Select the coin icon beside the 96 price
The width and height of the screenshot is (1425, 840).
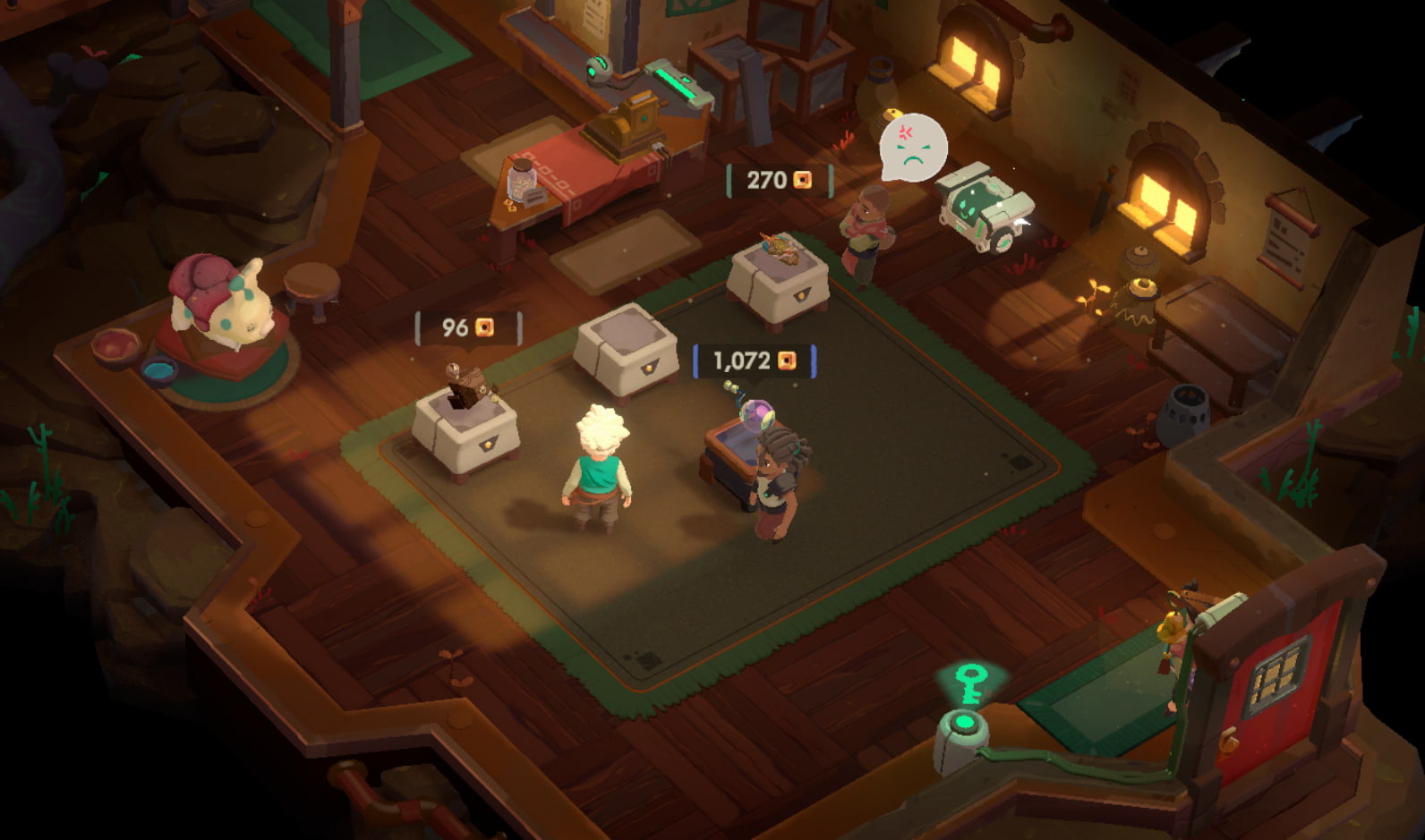[x=483, y=325]
